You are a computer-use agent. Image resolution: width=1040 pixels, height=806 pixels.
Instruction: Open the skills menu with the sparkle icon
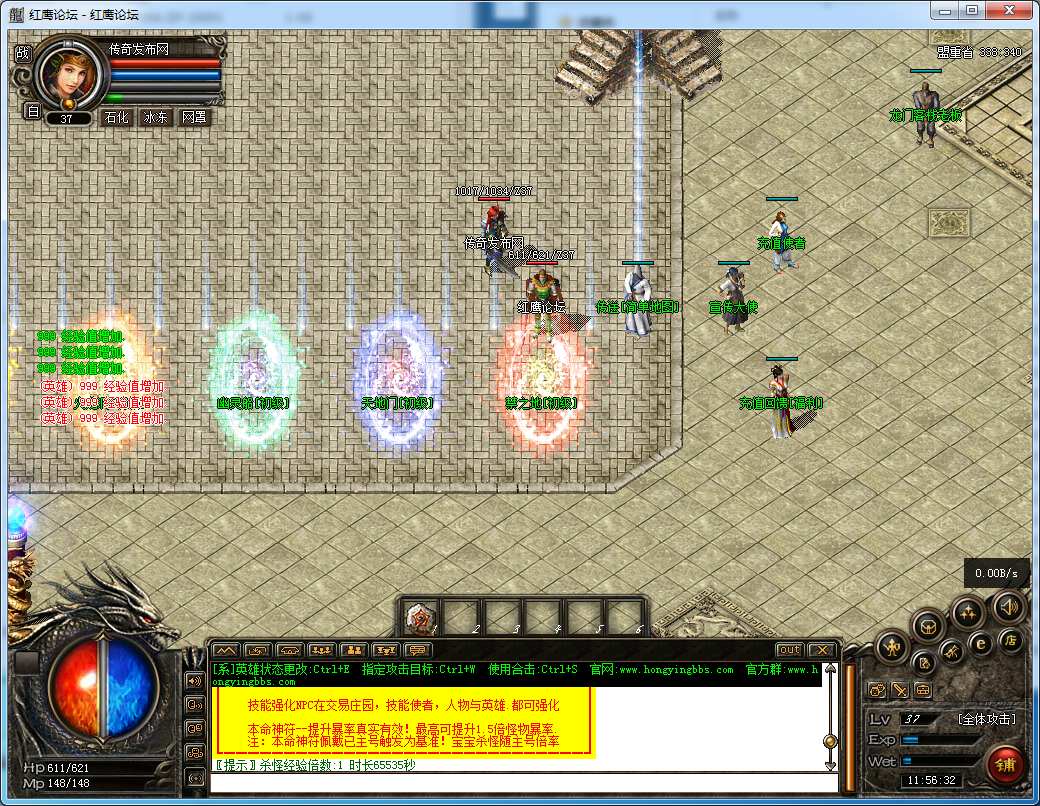tap(967, 612)
